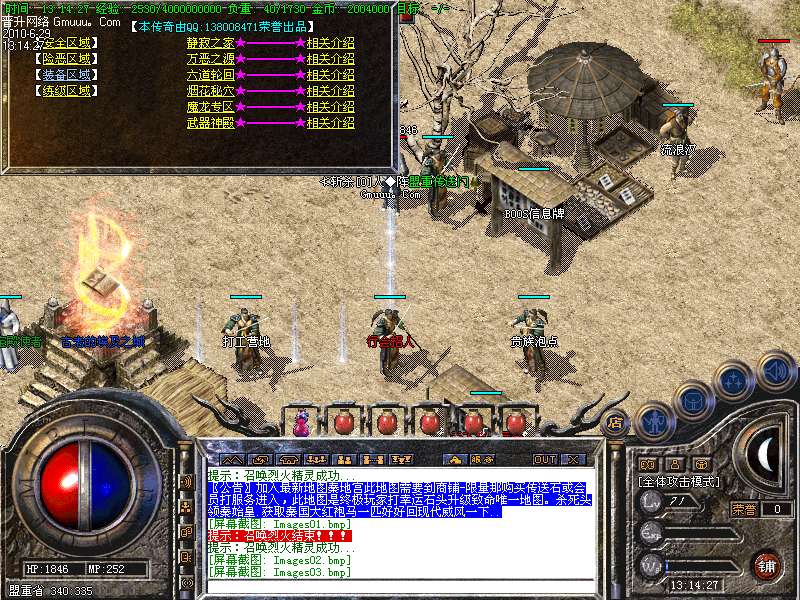Open the round 店 shop button
Screen dimensions: 800x600
615,422
